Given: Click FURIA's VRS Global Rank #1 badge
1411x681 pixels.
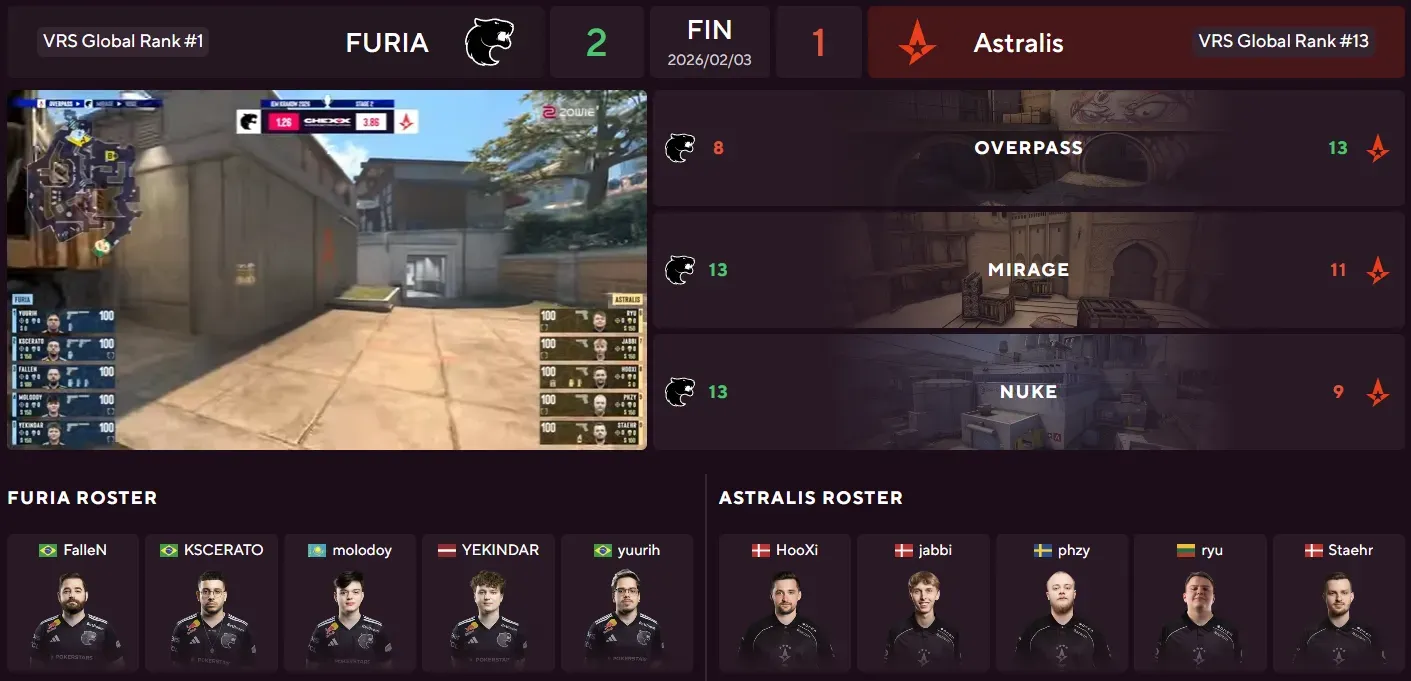Looking at the screenshot, I should (x=124, y=42).
